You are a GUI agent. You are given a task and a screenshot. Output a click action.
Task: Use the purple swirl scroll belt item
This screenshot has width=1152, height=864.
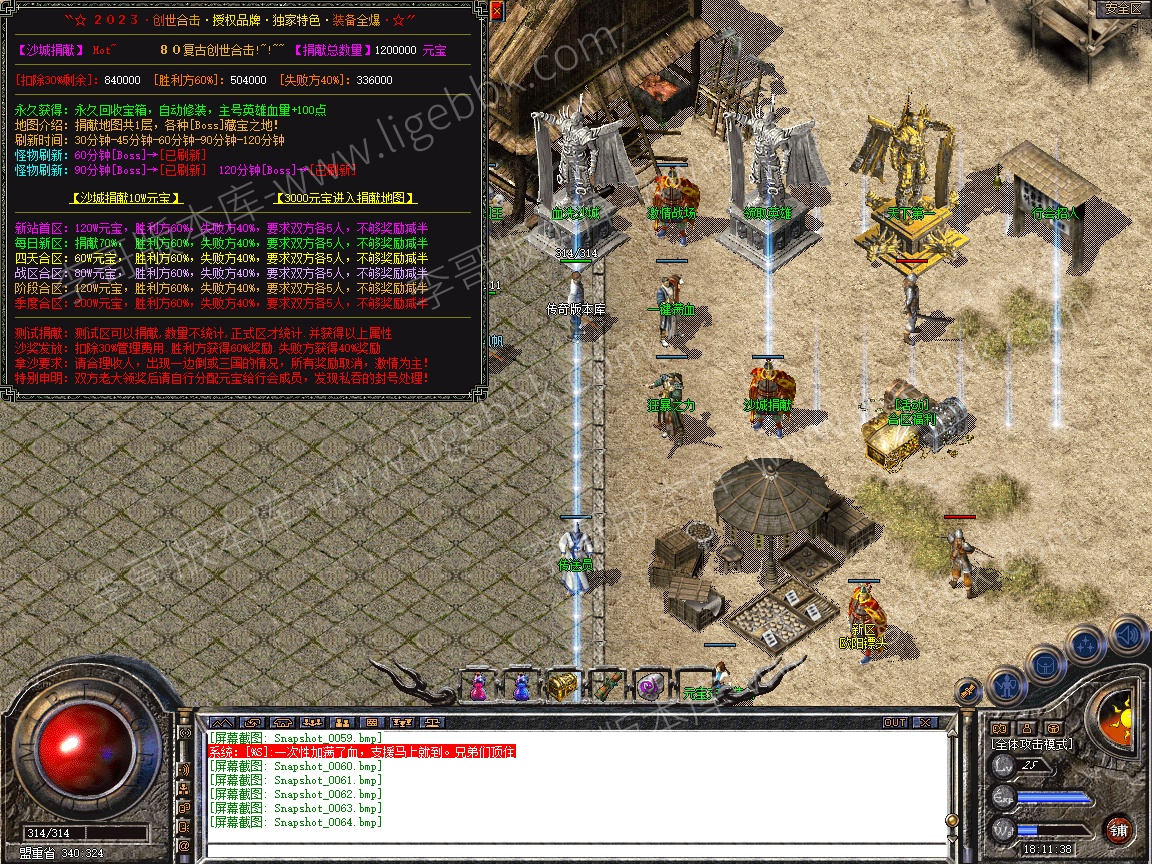649,686
